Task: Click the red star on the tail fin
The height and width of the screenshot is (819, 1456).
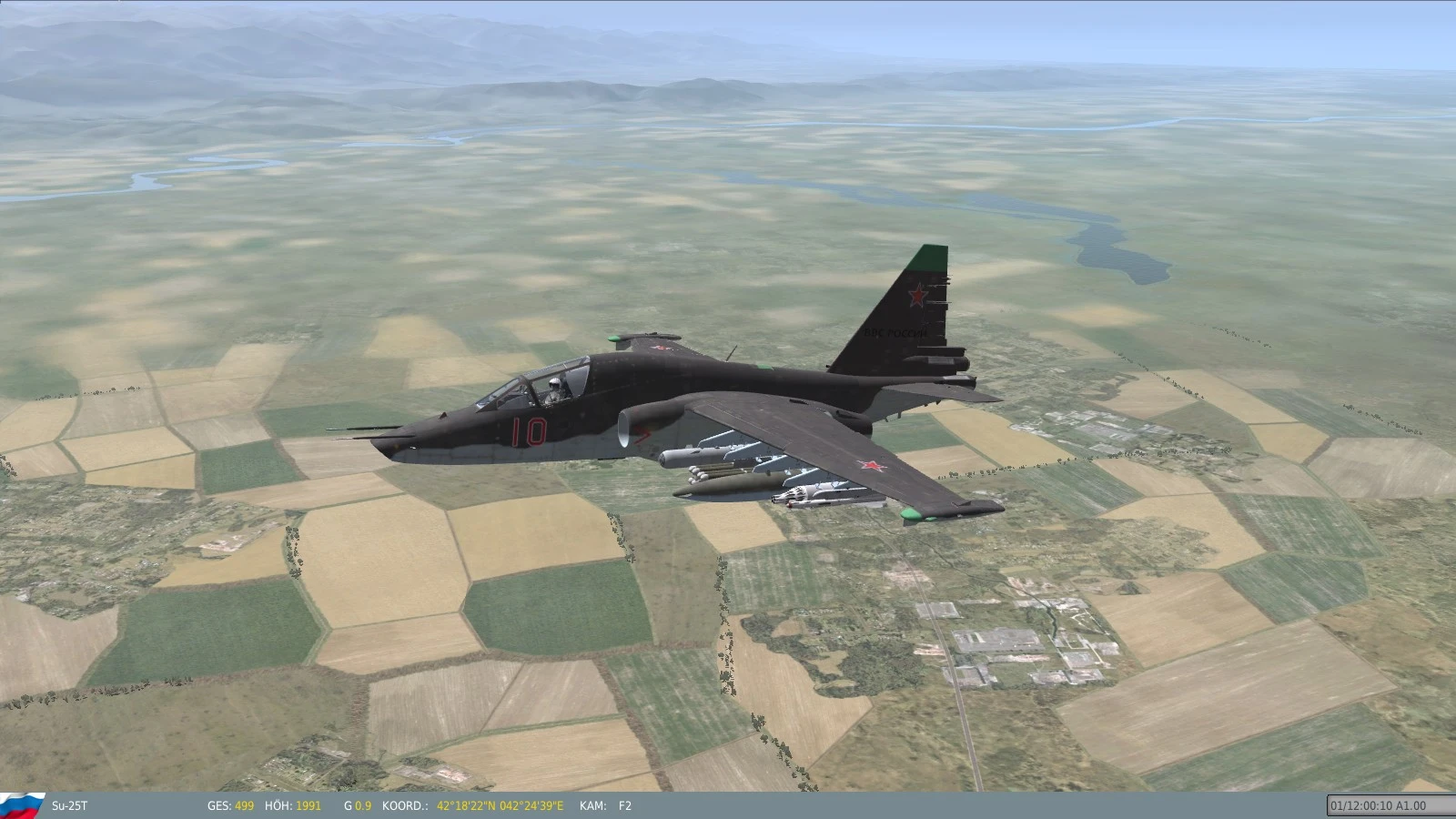Action: (x=919, y=294)
